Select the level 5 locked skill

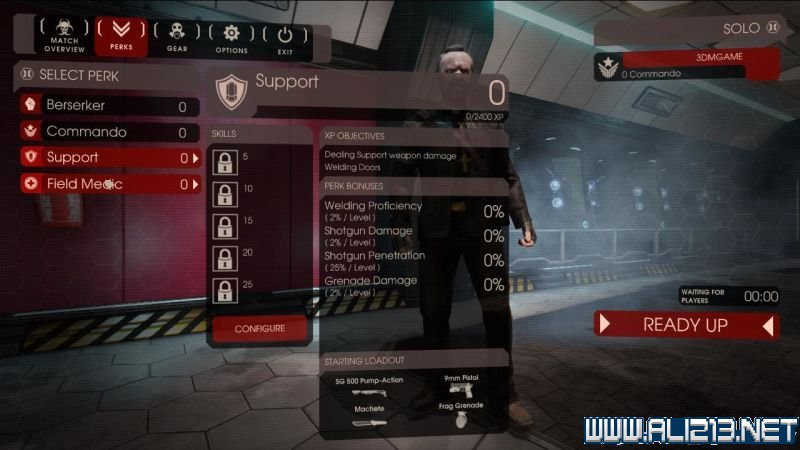[226, 162]
